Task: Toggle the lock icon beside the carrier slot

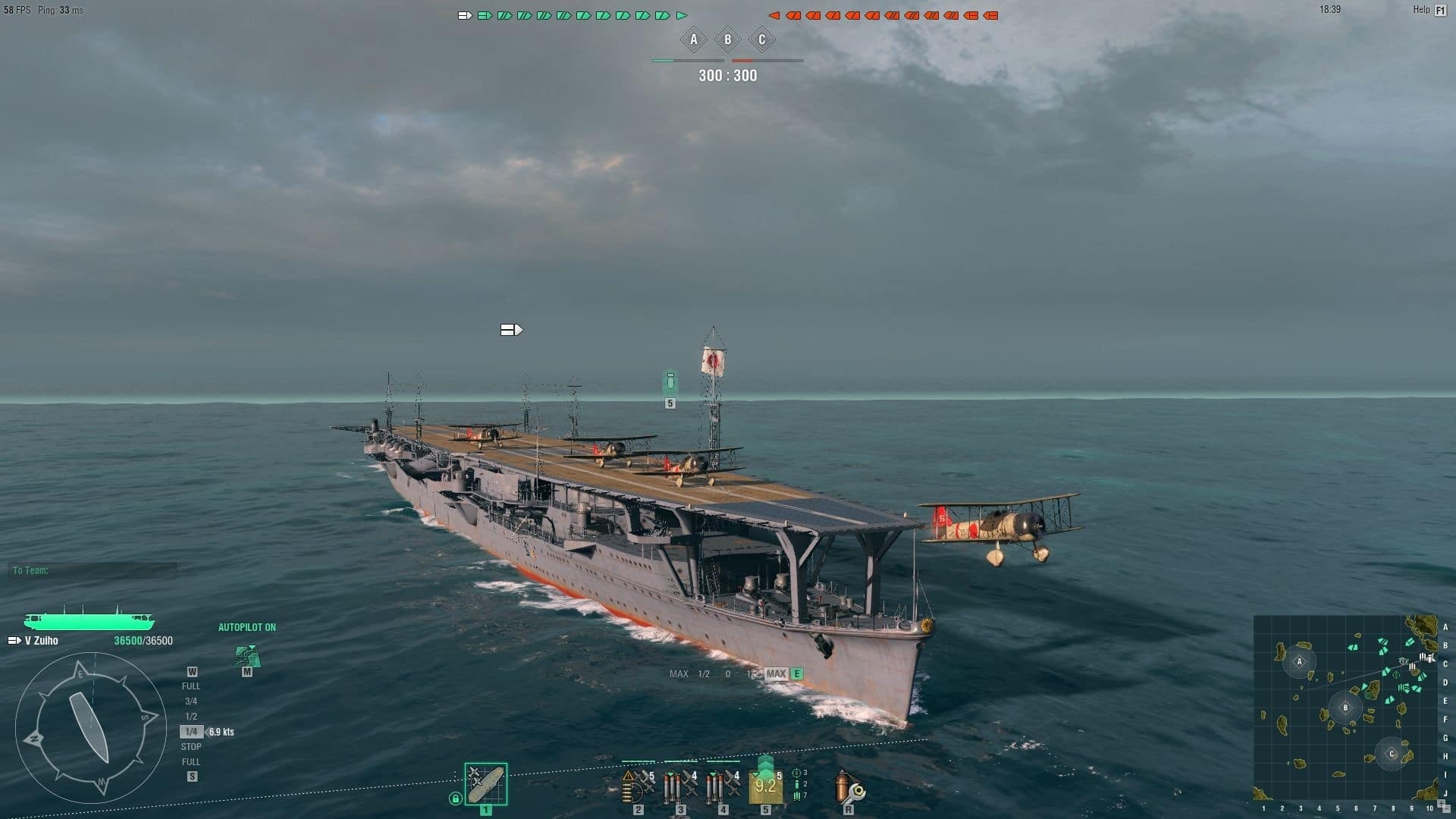Action: [455, 798]
